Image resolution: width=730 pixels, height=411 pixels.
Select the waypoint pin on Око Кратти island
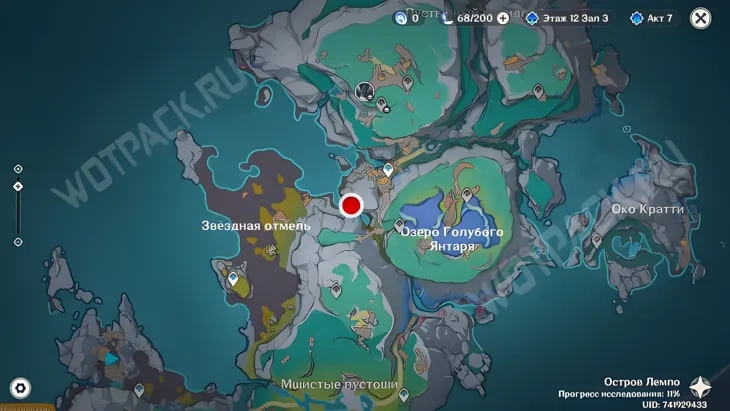click(598, 240)
